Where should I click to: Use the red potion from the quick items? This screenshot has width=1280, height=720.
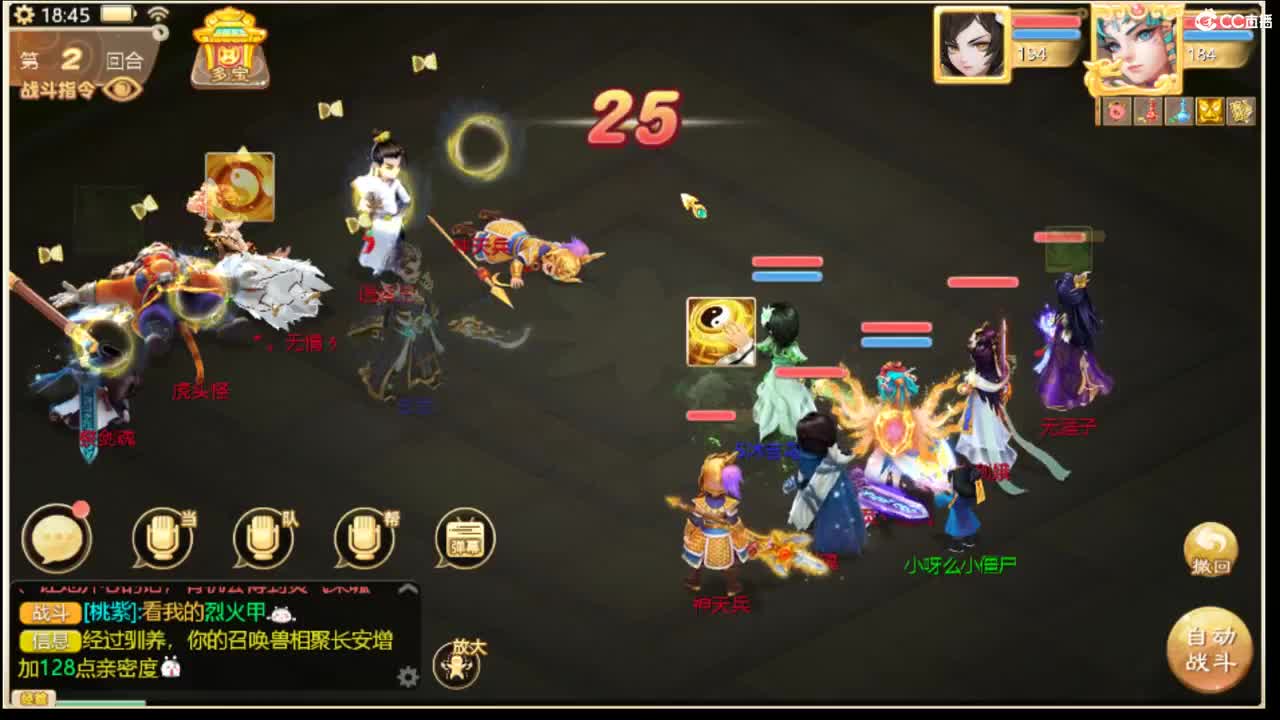[x=1148, y=110]
